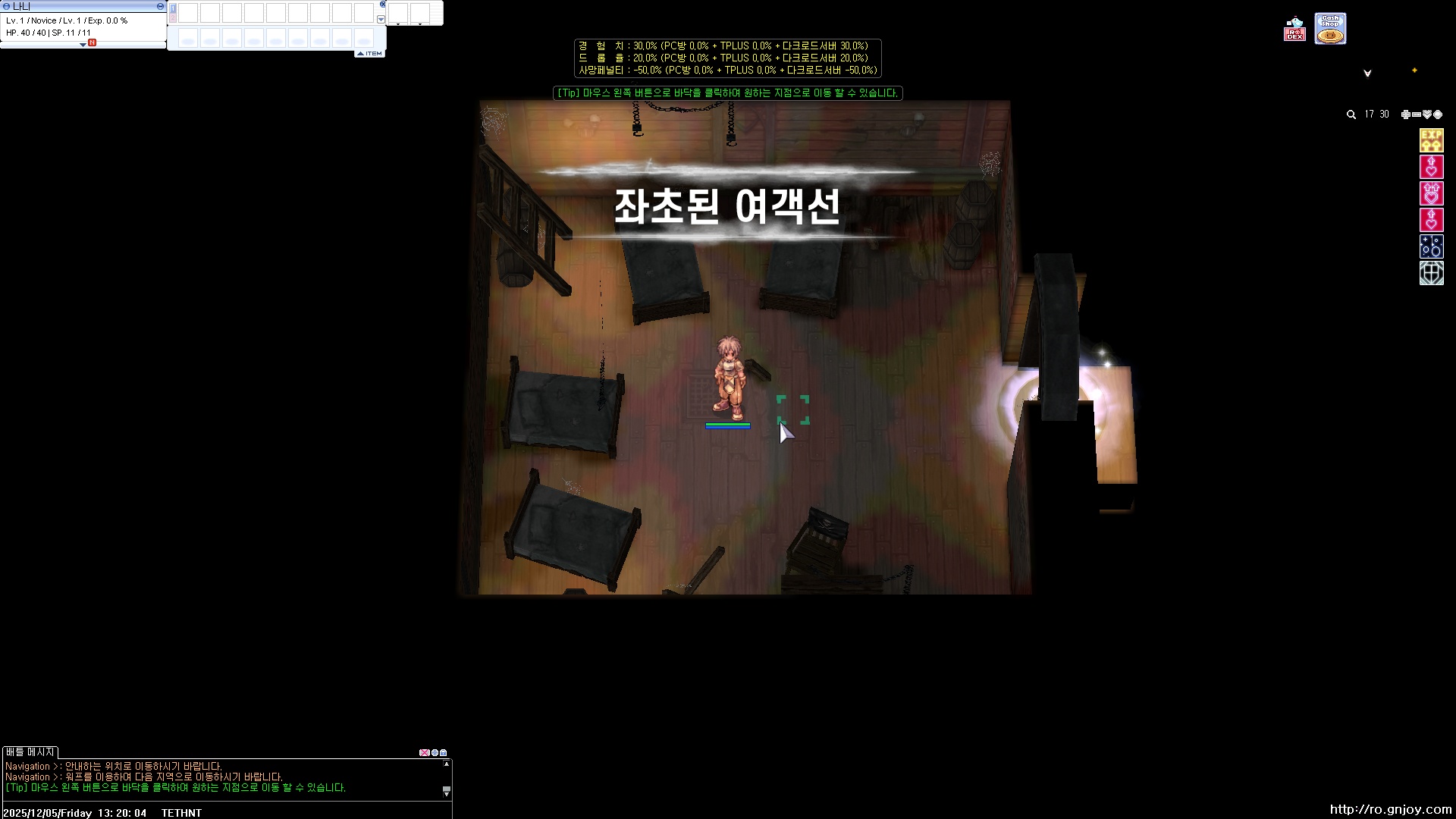Open the Cash Shop
This screenshot has height=819, width=1456.
pyautogui.click(x=1330, y=28)
